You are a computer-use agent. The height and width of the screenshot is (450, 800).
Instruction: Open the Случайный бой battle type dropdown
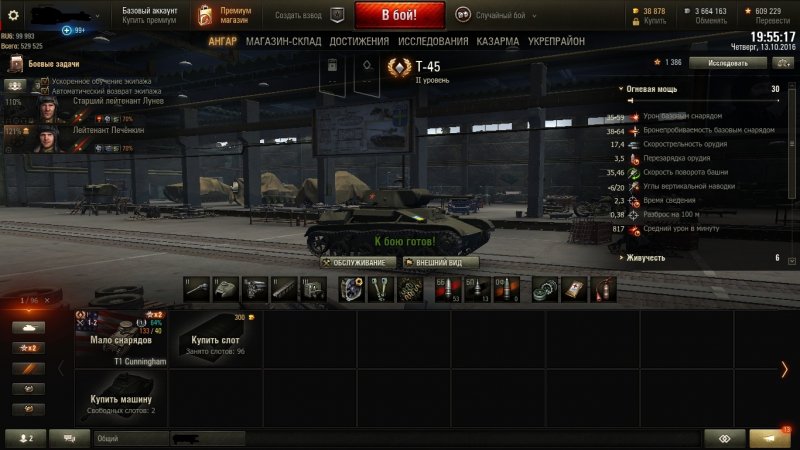pyautogui.click(x=497, y=16)
